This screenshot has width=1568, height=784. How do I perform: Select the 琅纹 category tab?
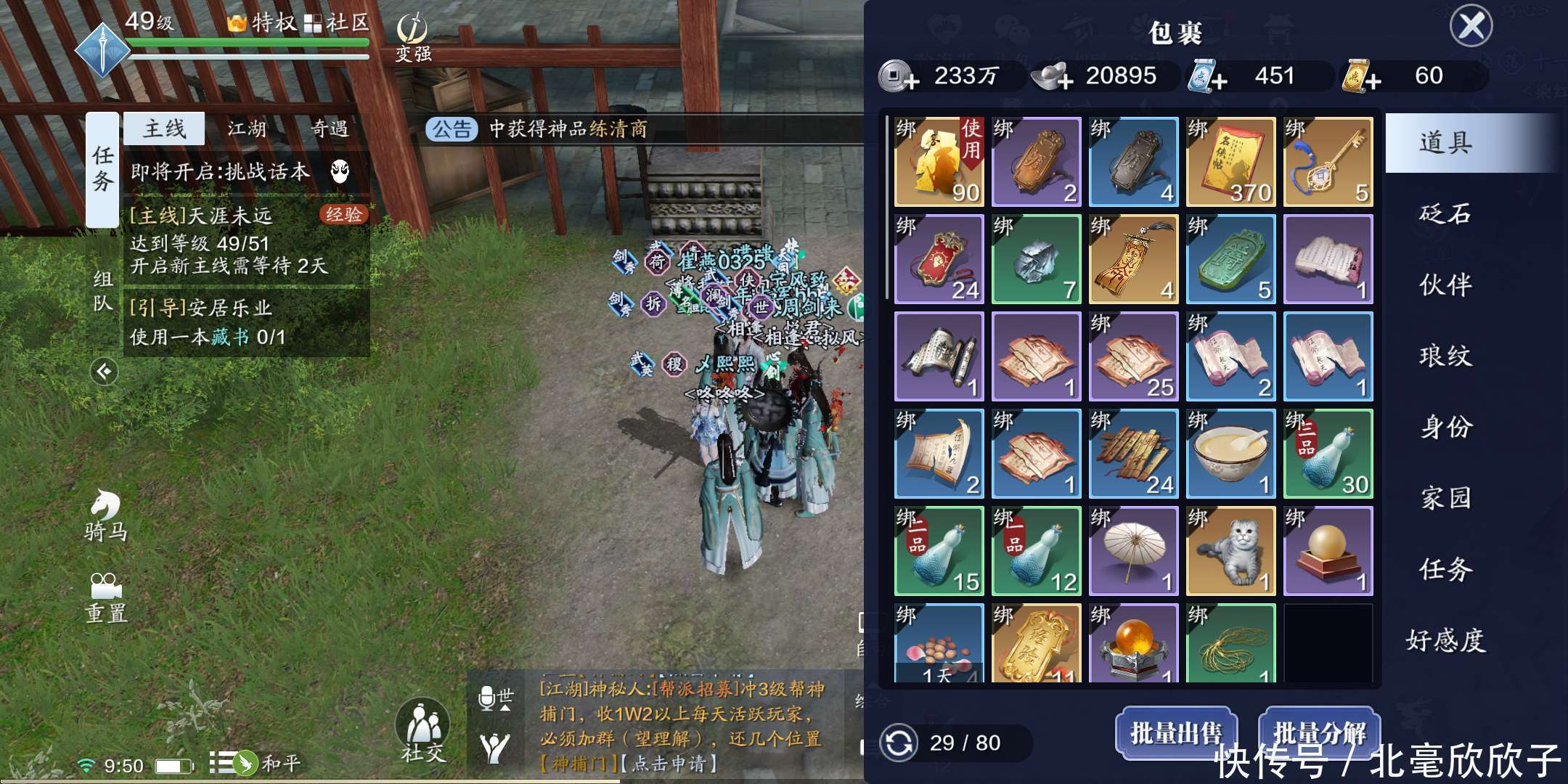pos(1445,356)
